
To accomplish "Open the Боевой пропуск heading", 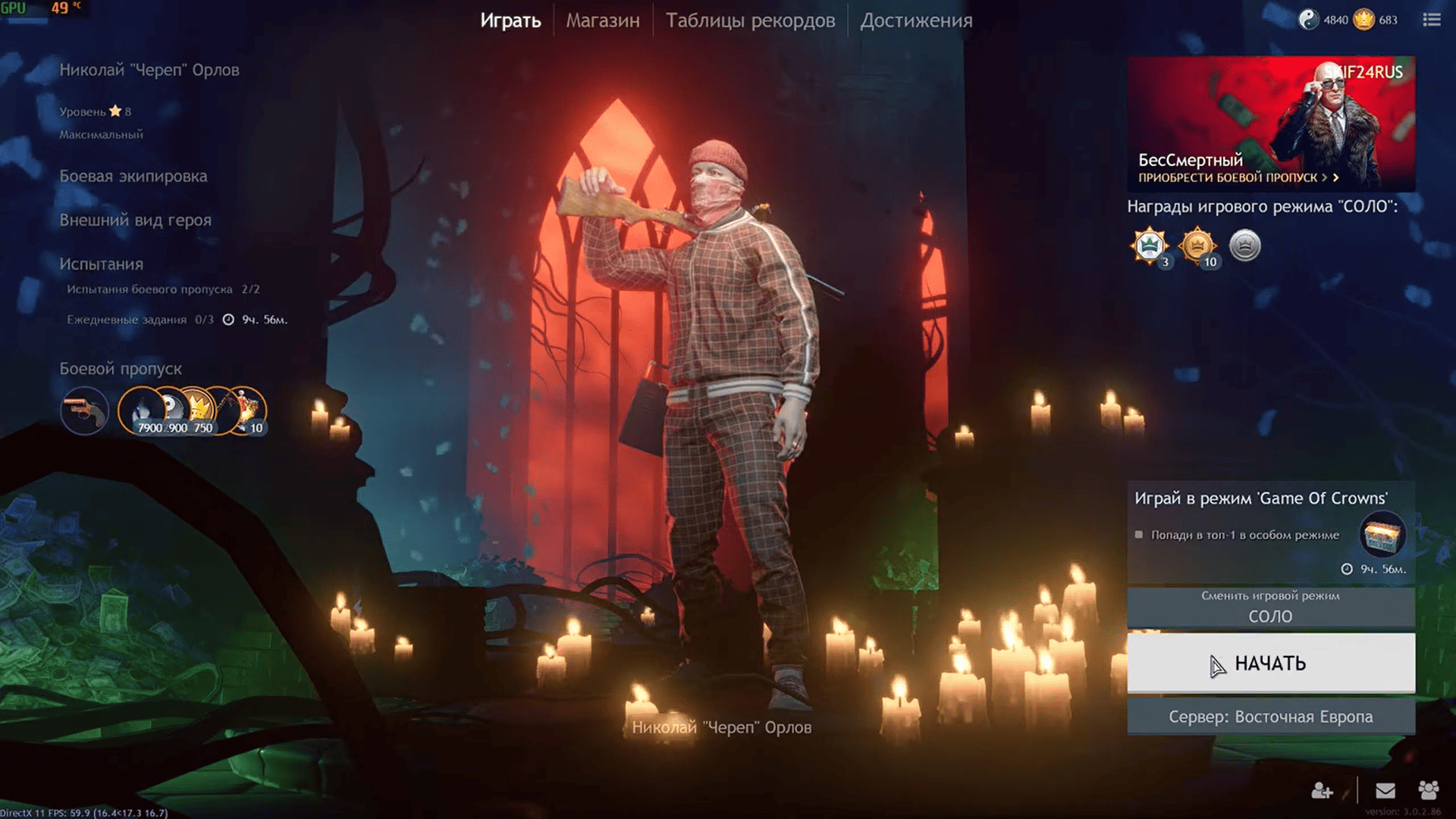I will pos(121,369).
